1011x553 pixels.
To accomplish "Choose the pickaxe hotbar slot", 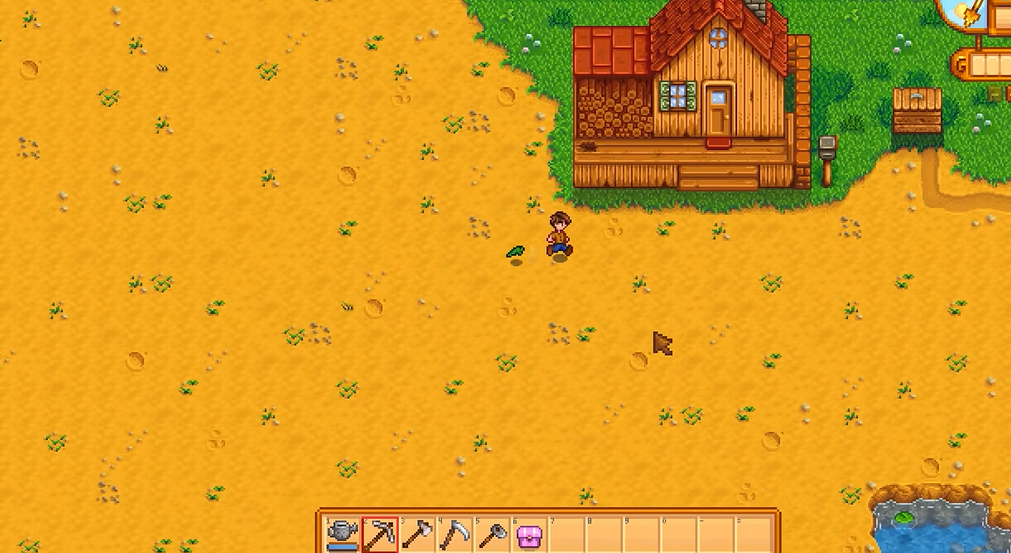I will coord(380,535).
